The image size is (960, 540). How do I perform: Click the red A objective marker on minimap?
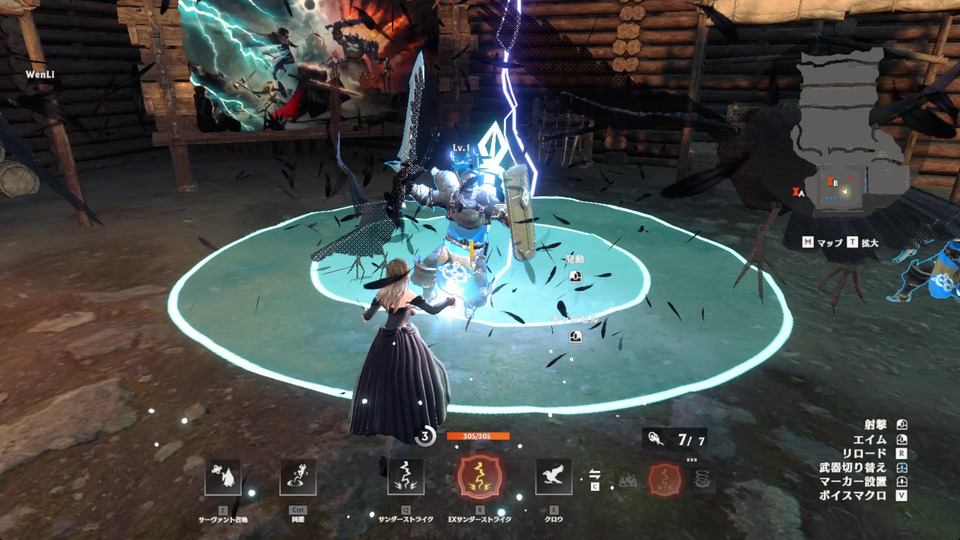click(x=798, y=191)
